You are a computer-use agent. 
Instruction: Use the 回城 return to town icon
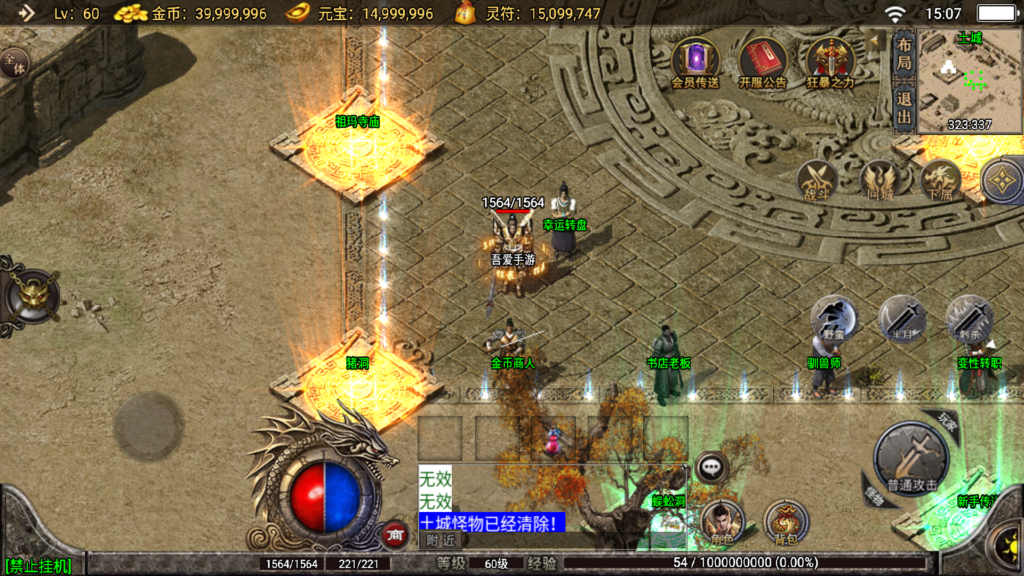click(x=879, y=181)
